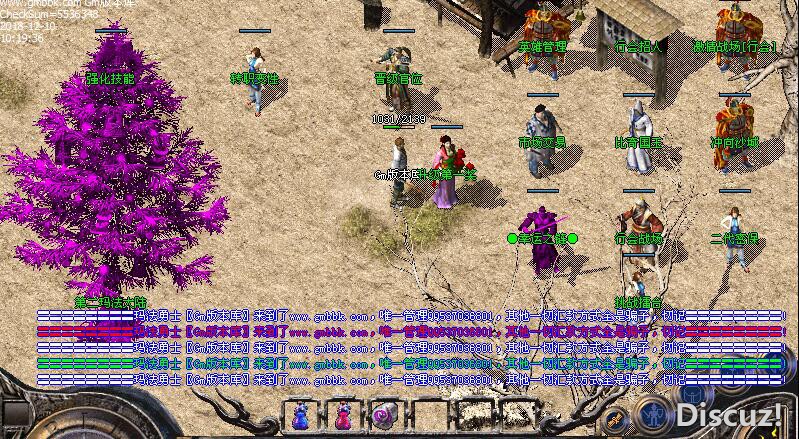Open the blue character figure round button
The height and width of the screenshot is (439, 799).
[651, 415]
